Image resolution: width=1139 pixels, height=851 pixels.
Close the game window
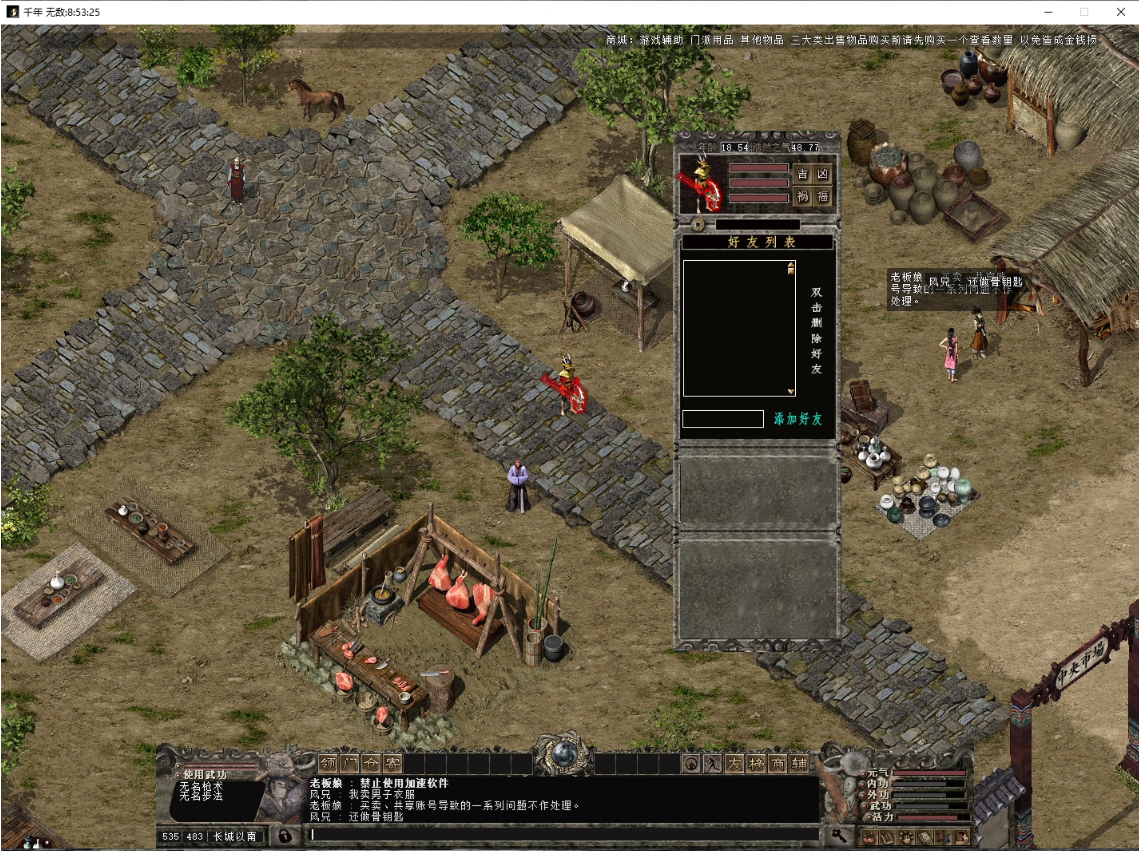[1119, 11]
